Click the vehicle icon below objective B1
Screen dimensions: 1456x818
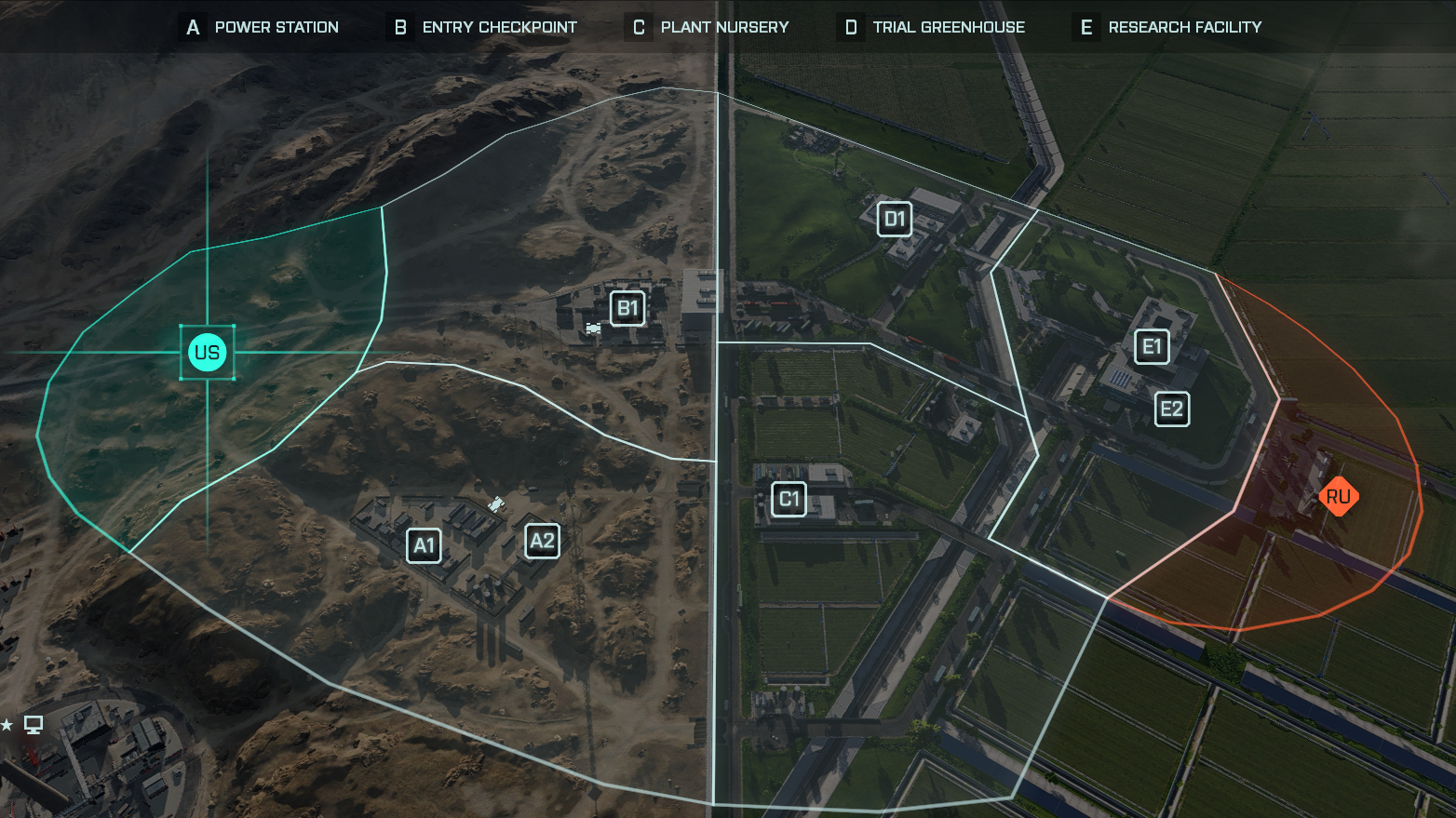pos(593,329)
